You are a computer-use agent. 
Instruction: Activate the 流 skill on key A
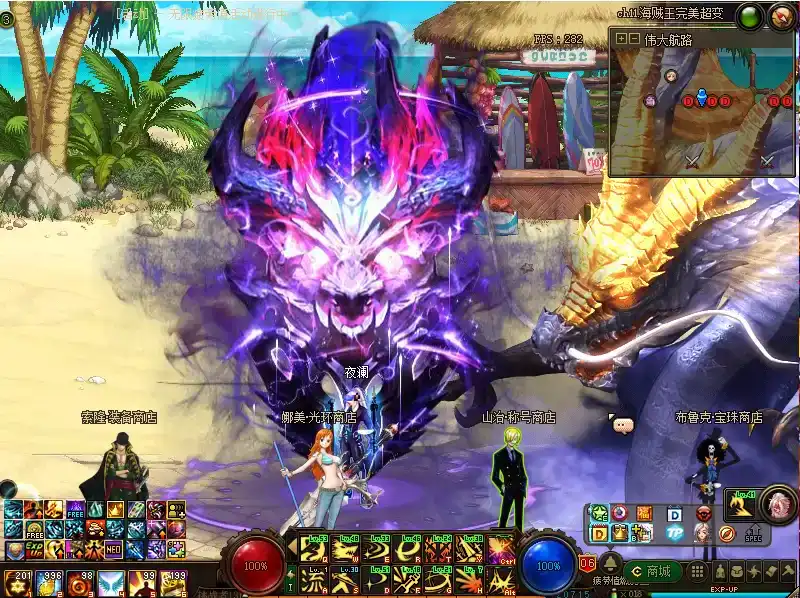315,580
